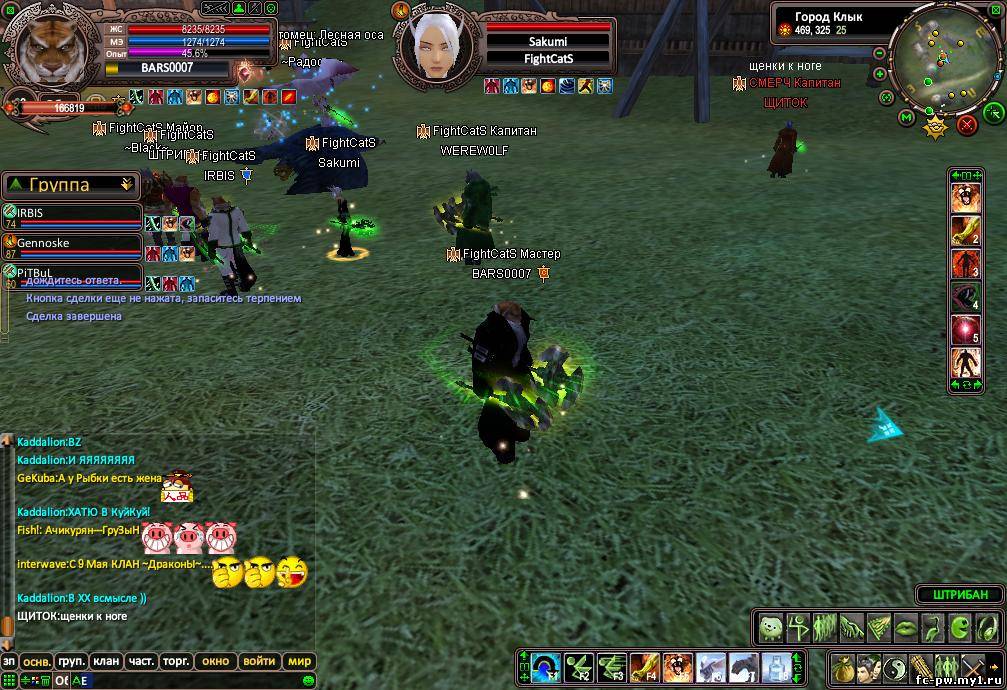Click the yin-yang menu icon
1007x690 pixels.
(894, 667)
